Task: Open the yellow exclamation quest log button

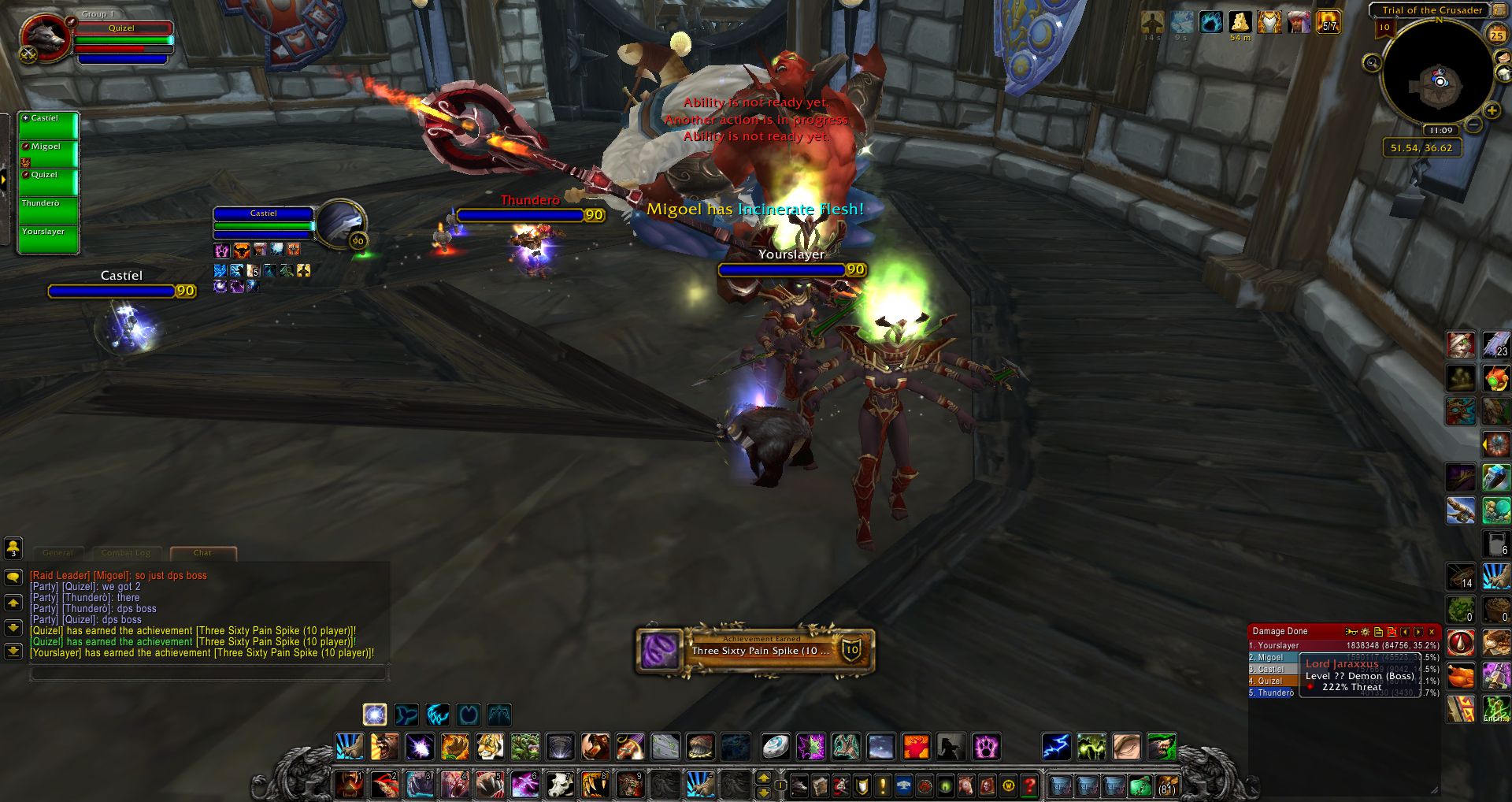Action: pos(883,785)
